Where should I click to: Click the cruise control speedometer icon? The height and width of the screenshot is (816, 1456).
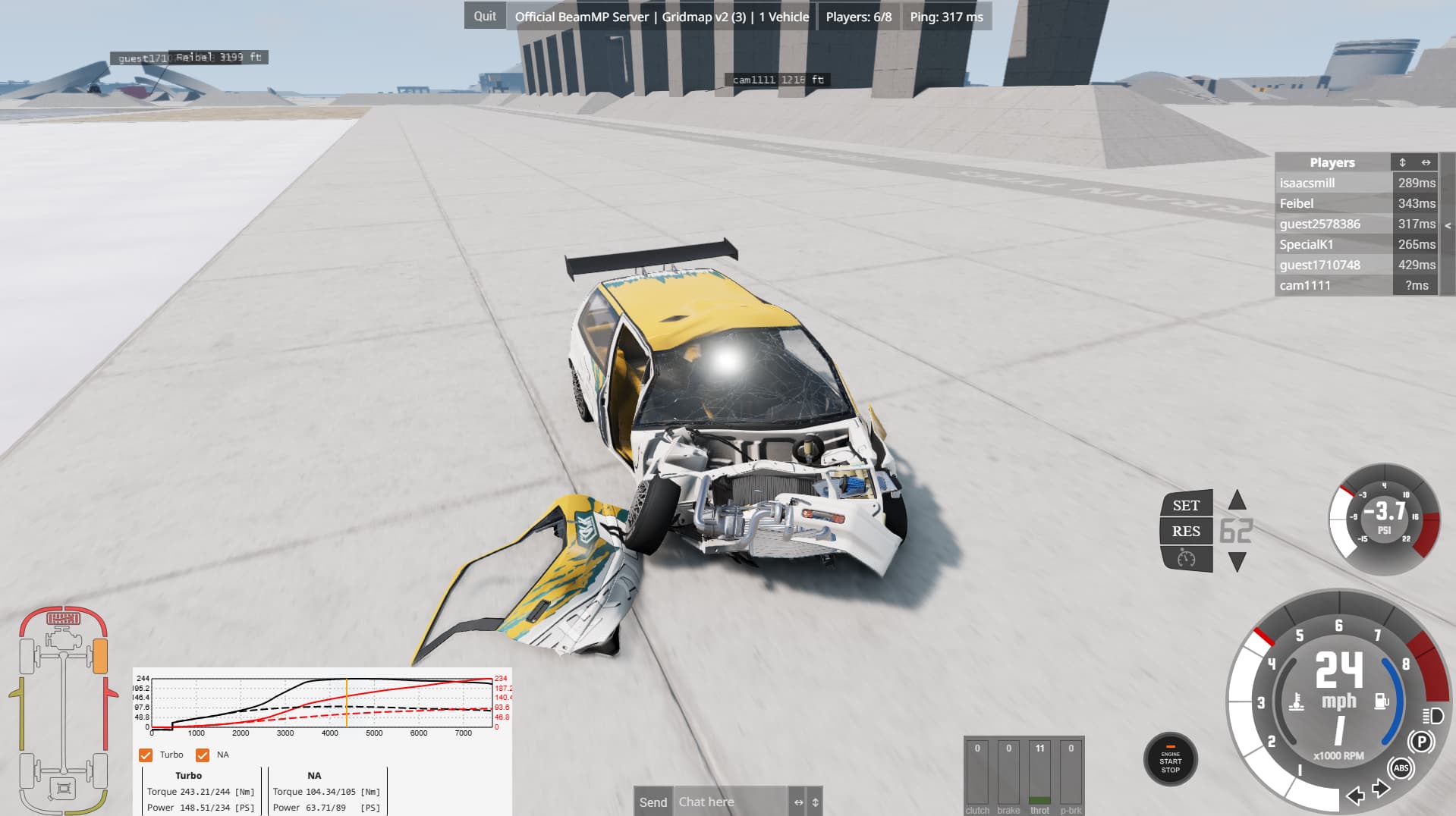coord(1186,559)
